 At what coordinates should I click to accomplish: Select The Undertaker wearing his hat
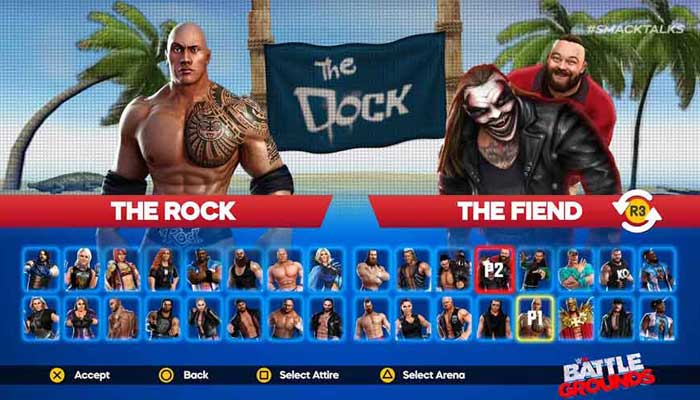point(615,319)
